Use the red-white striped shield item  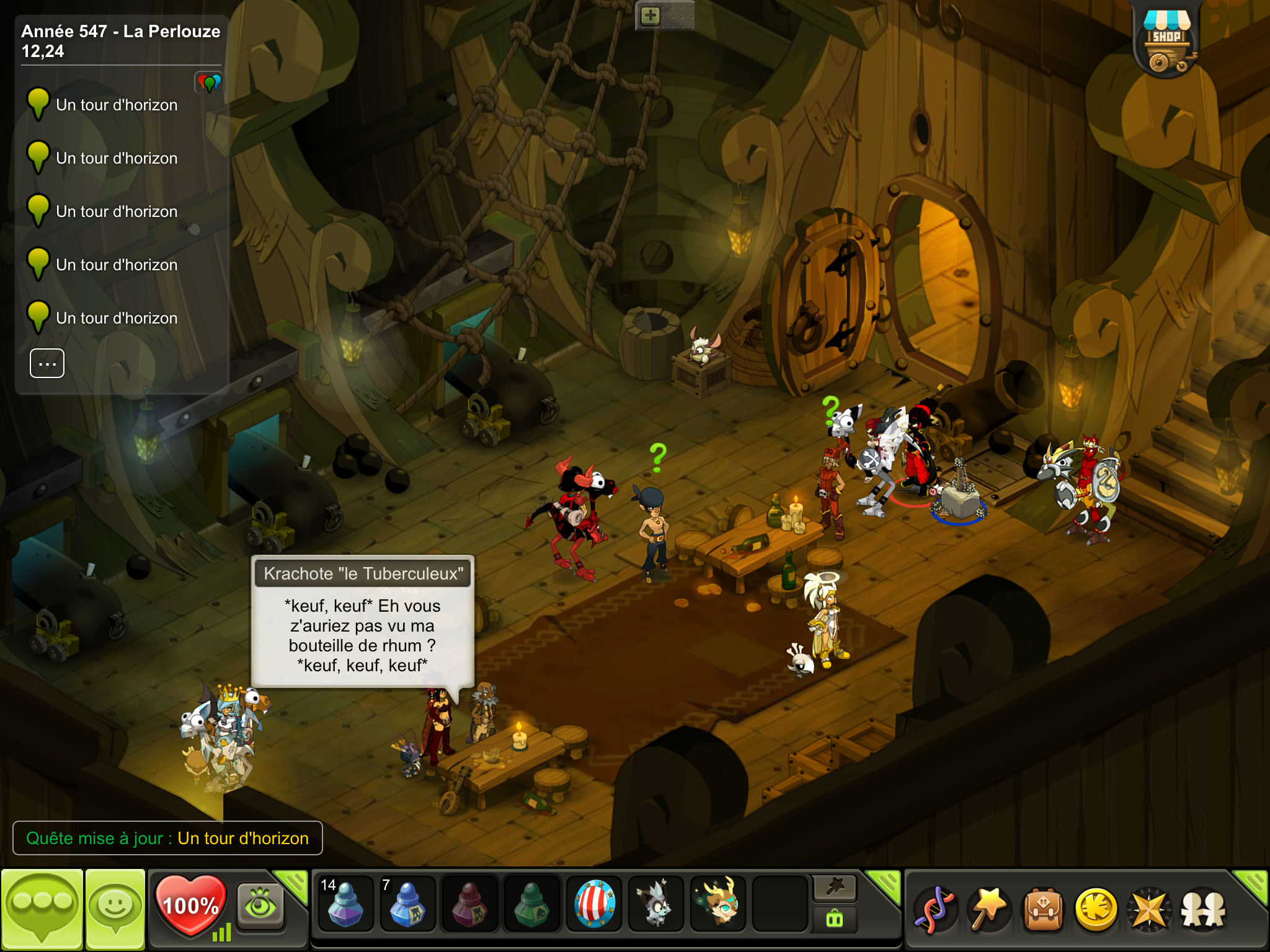(x=594, y=905)
